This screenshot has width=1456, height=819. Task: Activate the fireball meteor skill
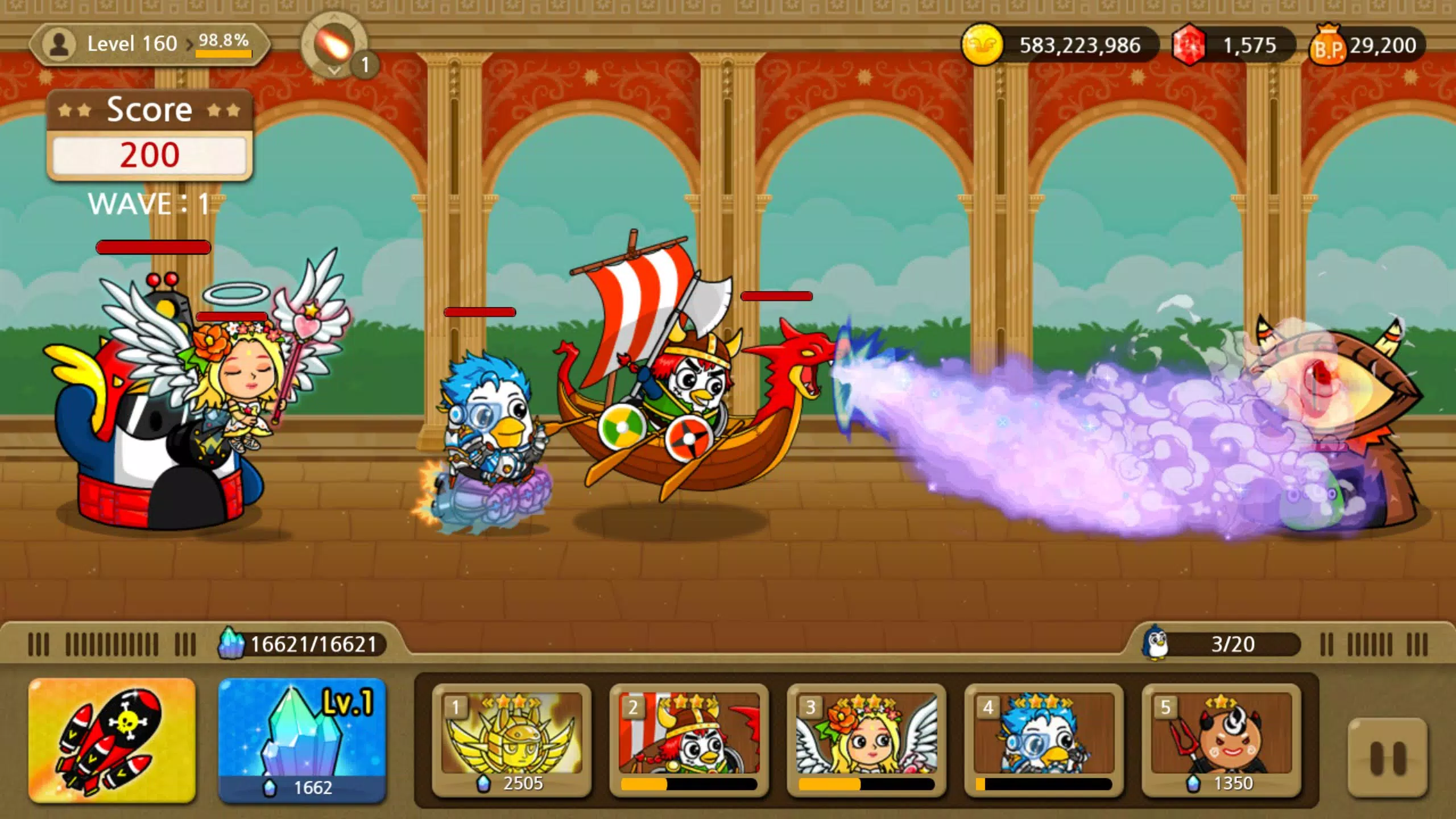pyautogui.click(x=335, y=45)
